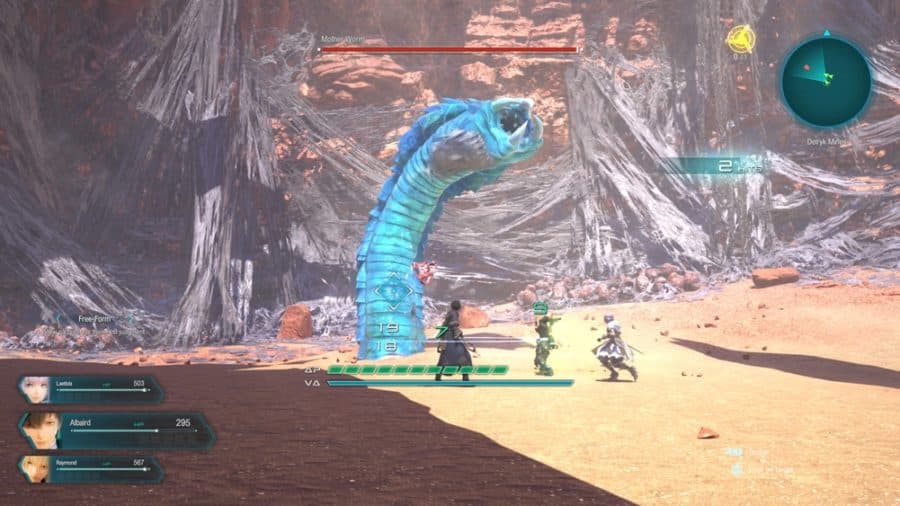Screen dimensions: 900x506
Task: Select the yellow objective marker icon
Action: coord(739,40)
